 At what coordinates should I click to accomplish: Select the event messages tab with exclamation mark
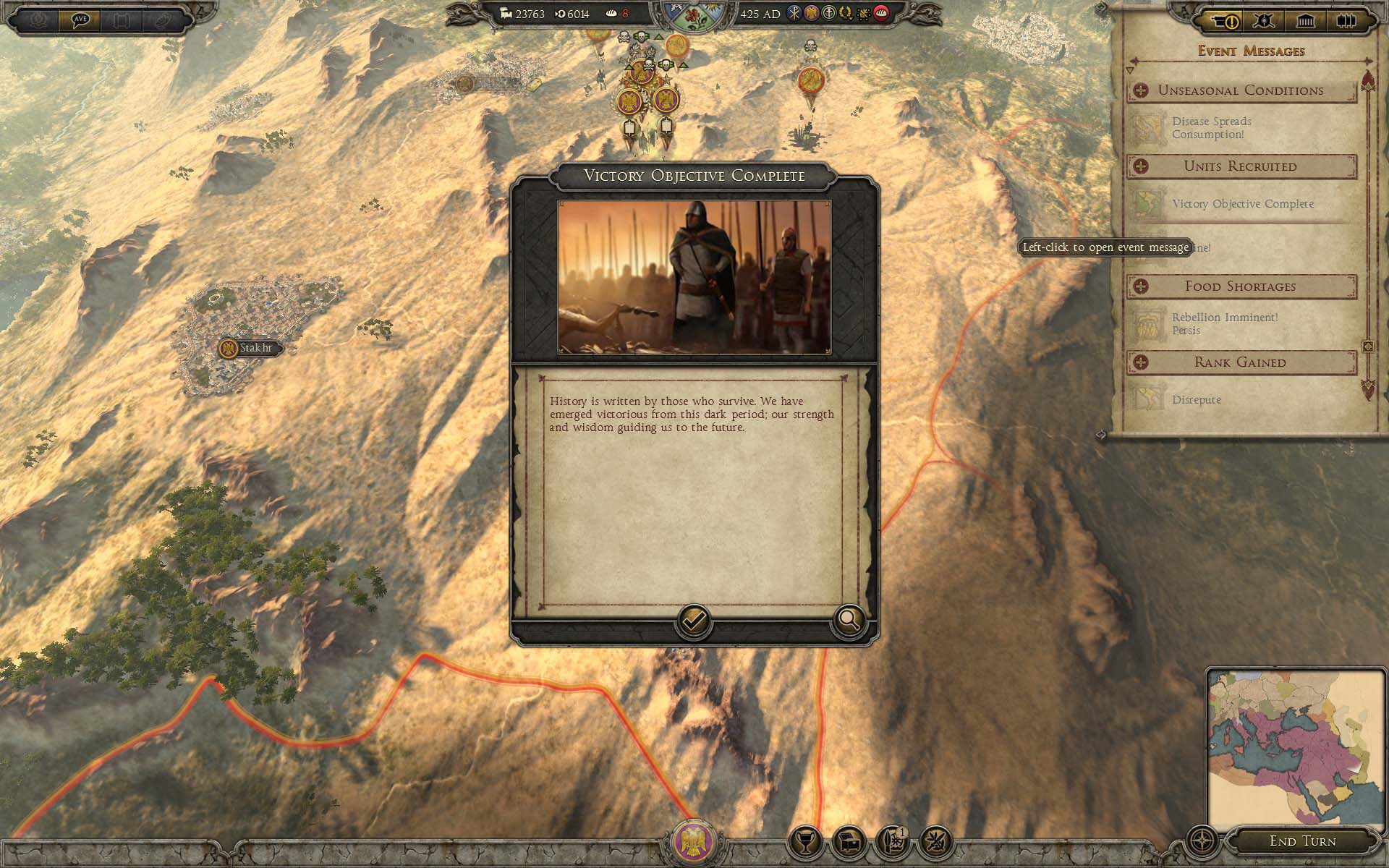click(1223, 21)
